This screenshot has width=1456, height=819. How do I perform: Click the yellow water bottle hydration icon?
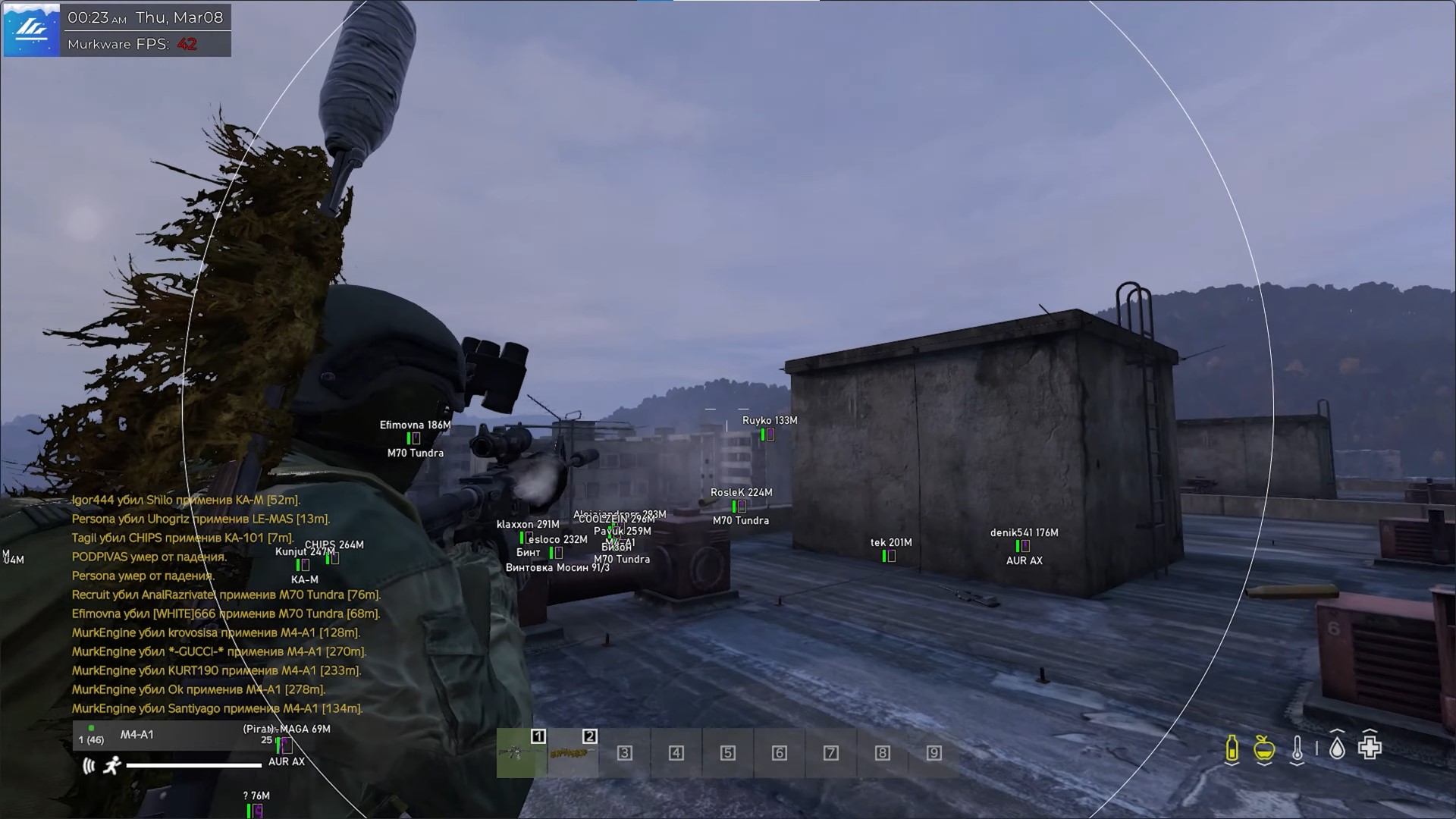click(1232, 749)
